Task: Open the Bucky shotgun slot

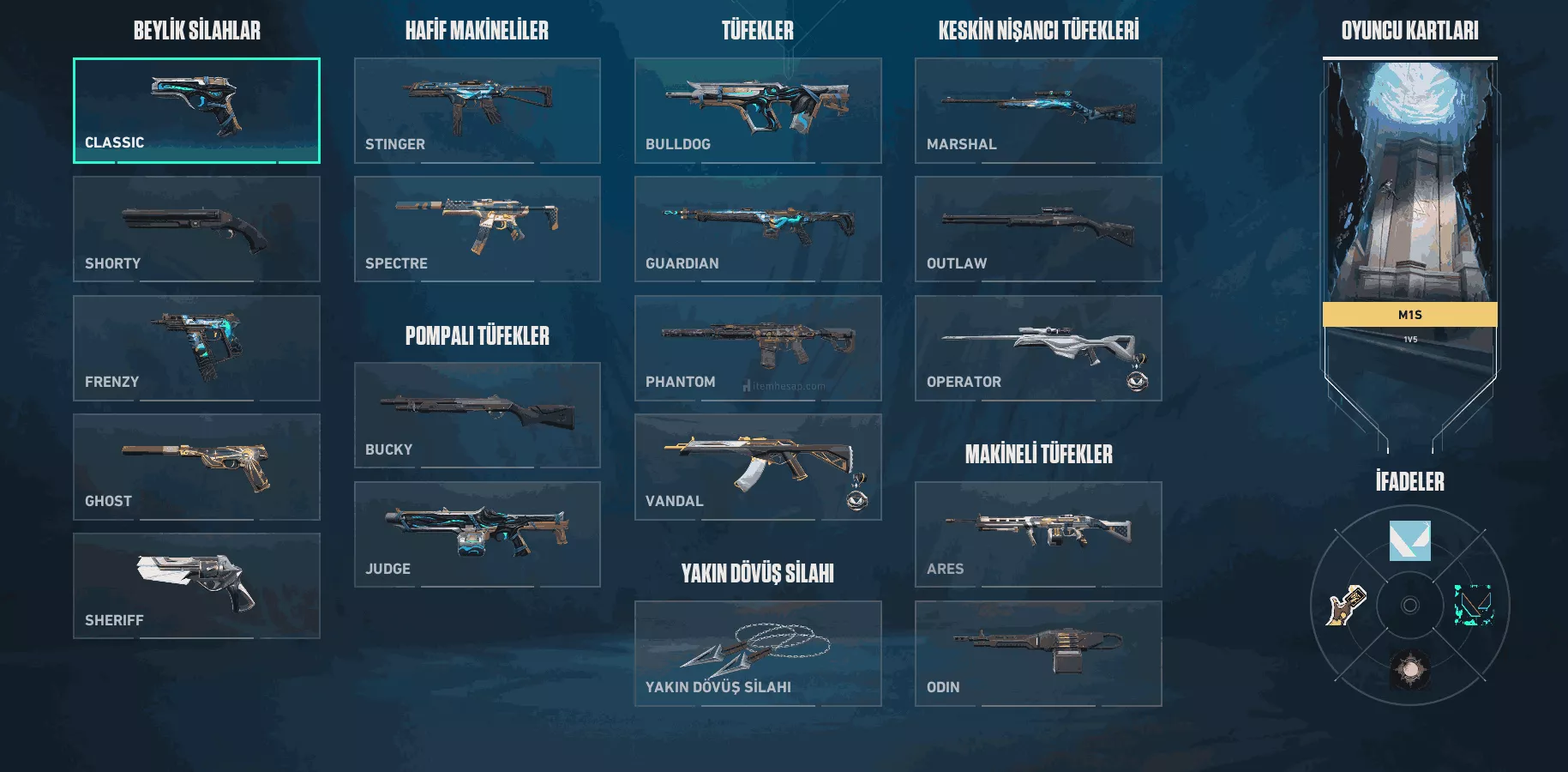Action: pos(477,415)
